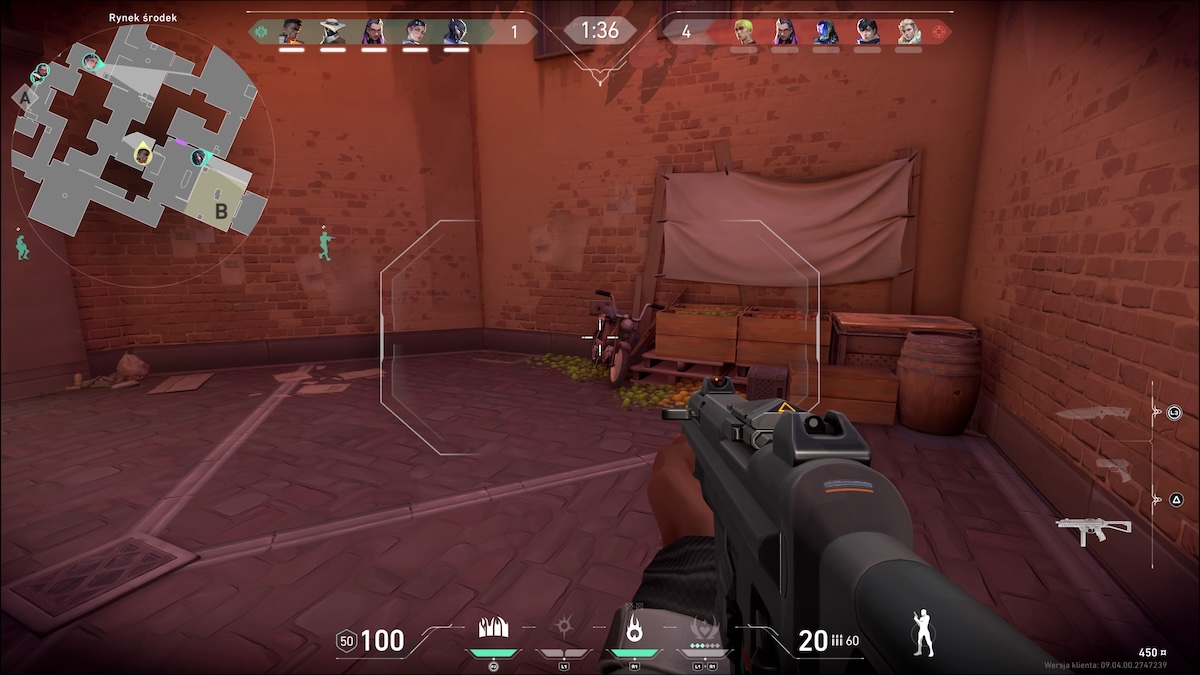Select the submachine gun weapon slot
Screen dimensions: 1200x675
(1094, 528)
